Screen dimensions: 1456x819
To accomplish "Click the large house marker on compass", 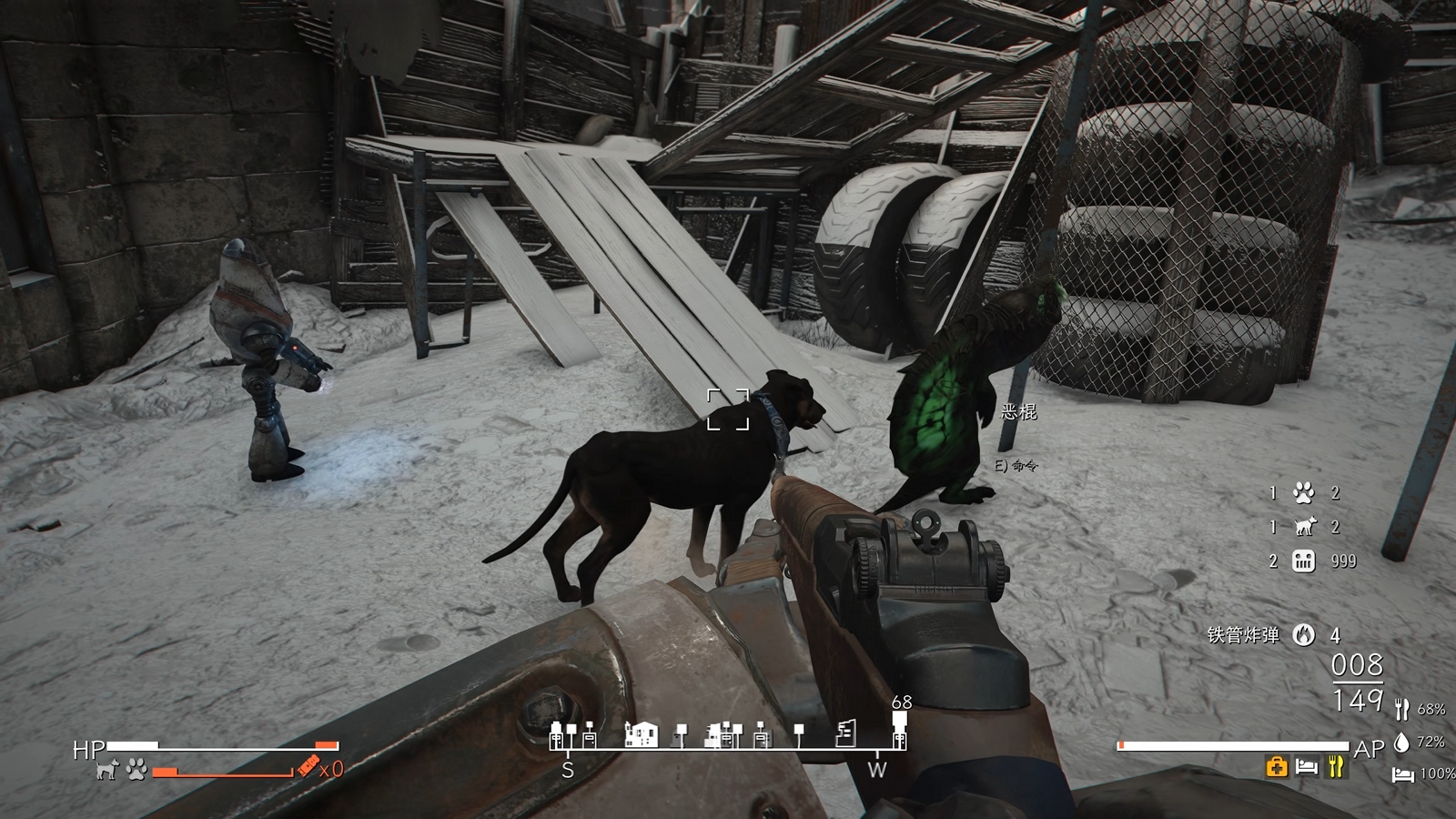I will 641,733.
